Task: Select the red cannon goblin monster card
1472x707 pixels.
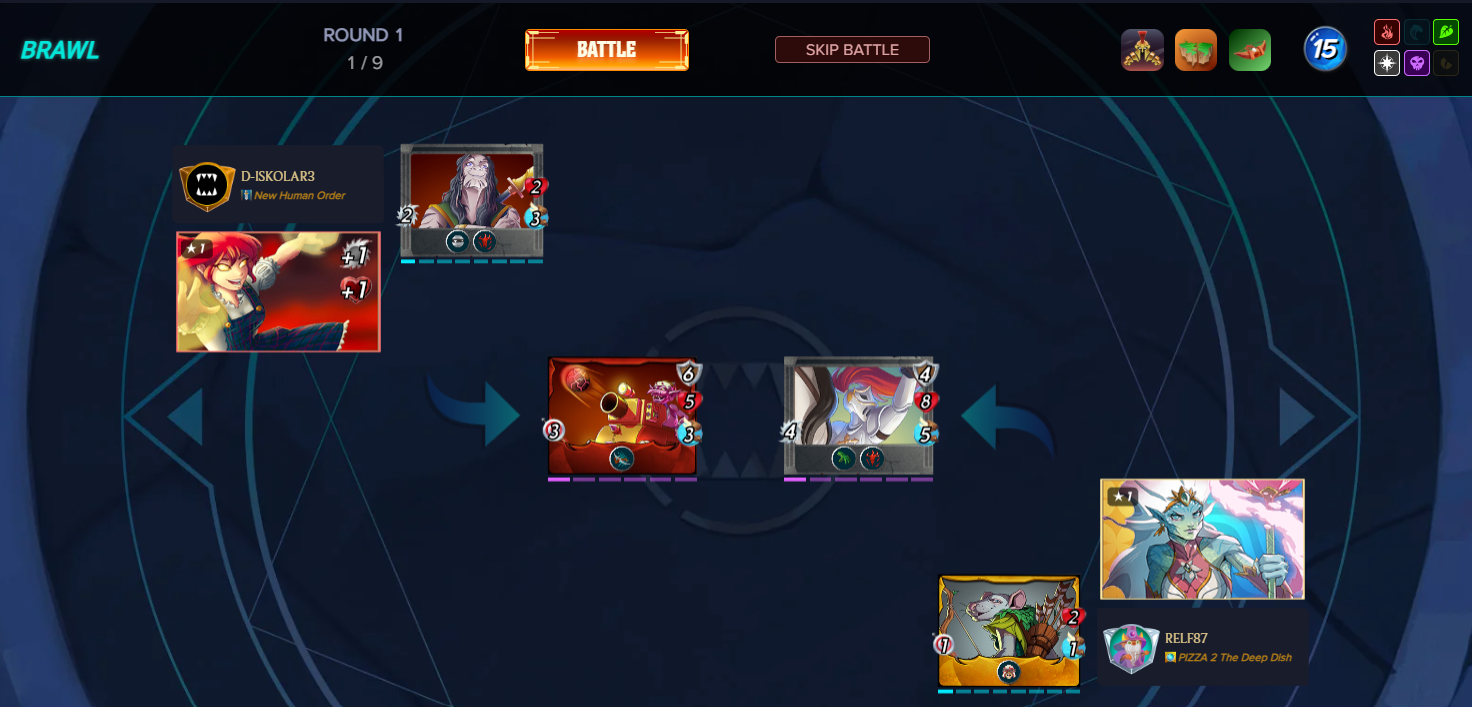Action: [622, 416]
